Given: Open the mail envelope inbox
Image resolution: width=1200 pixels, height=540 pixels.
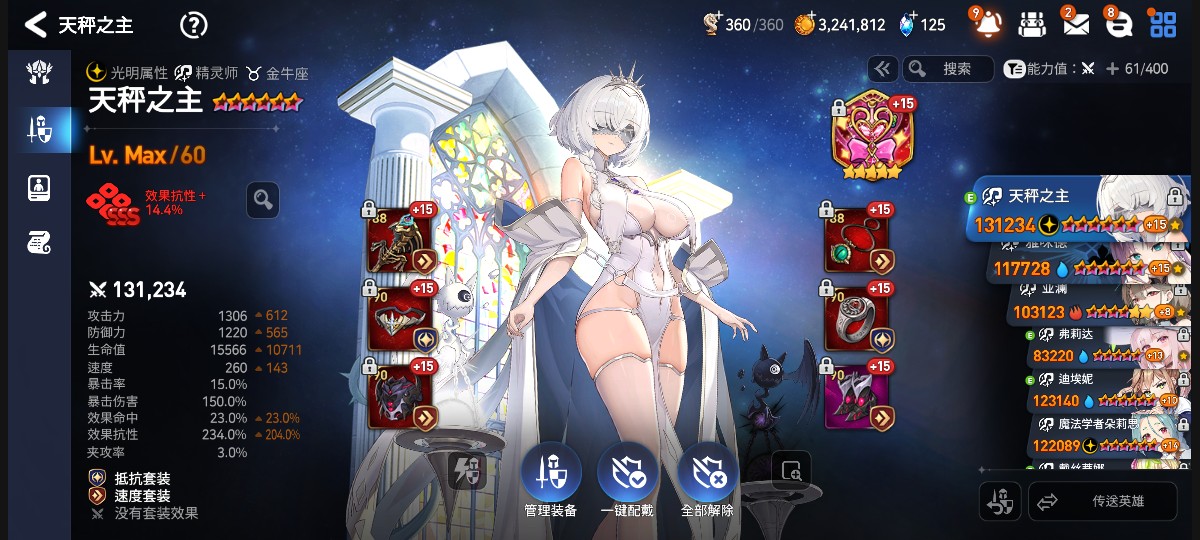Looking at the screenshot, I should pos(1075,25).
